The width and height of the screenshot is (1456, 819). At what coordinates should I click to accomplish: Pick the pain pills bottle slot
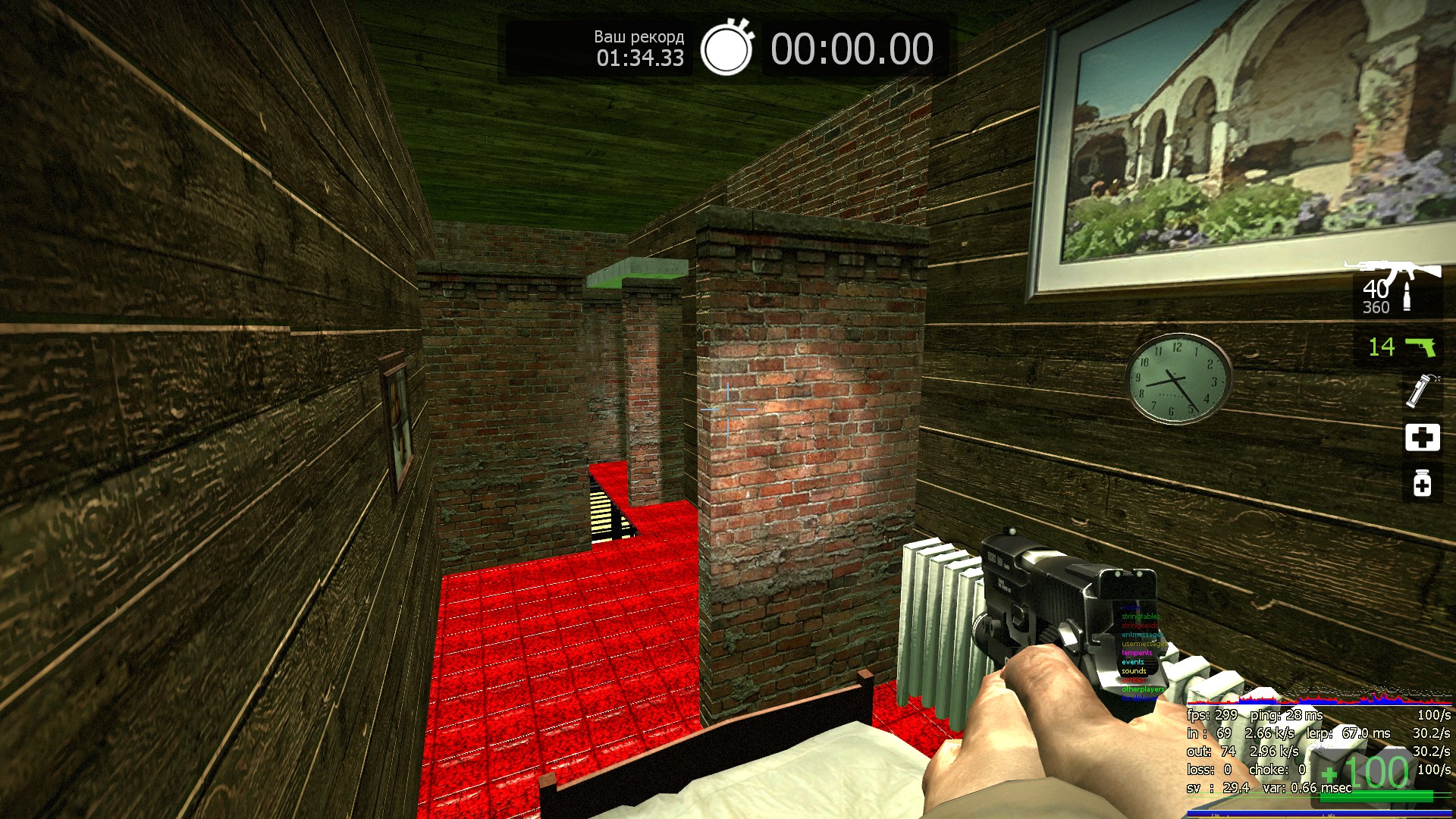click(1422, 483)
